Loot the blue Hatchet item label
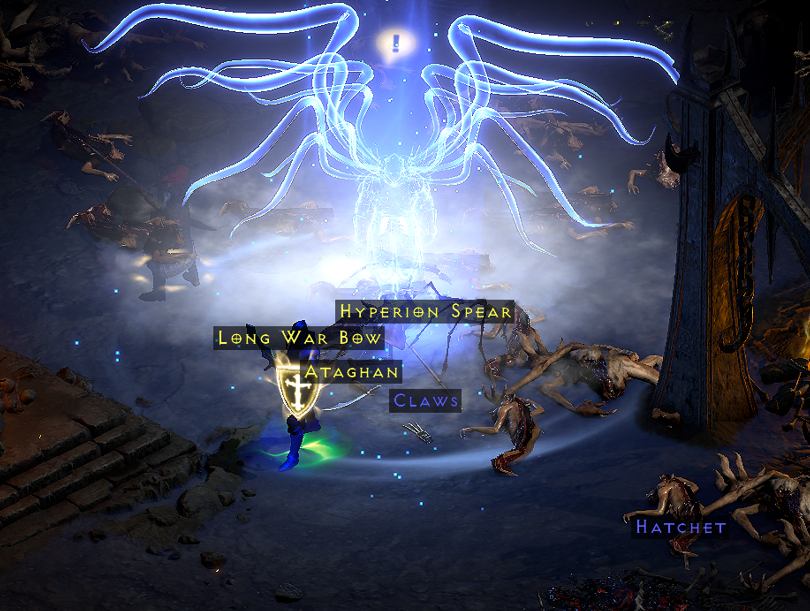This screenshot has width=810, height=611. [x=680, y=526]
